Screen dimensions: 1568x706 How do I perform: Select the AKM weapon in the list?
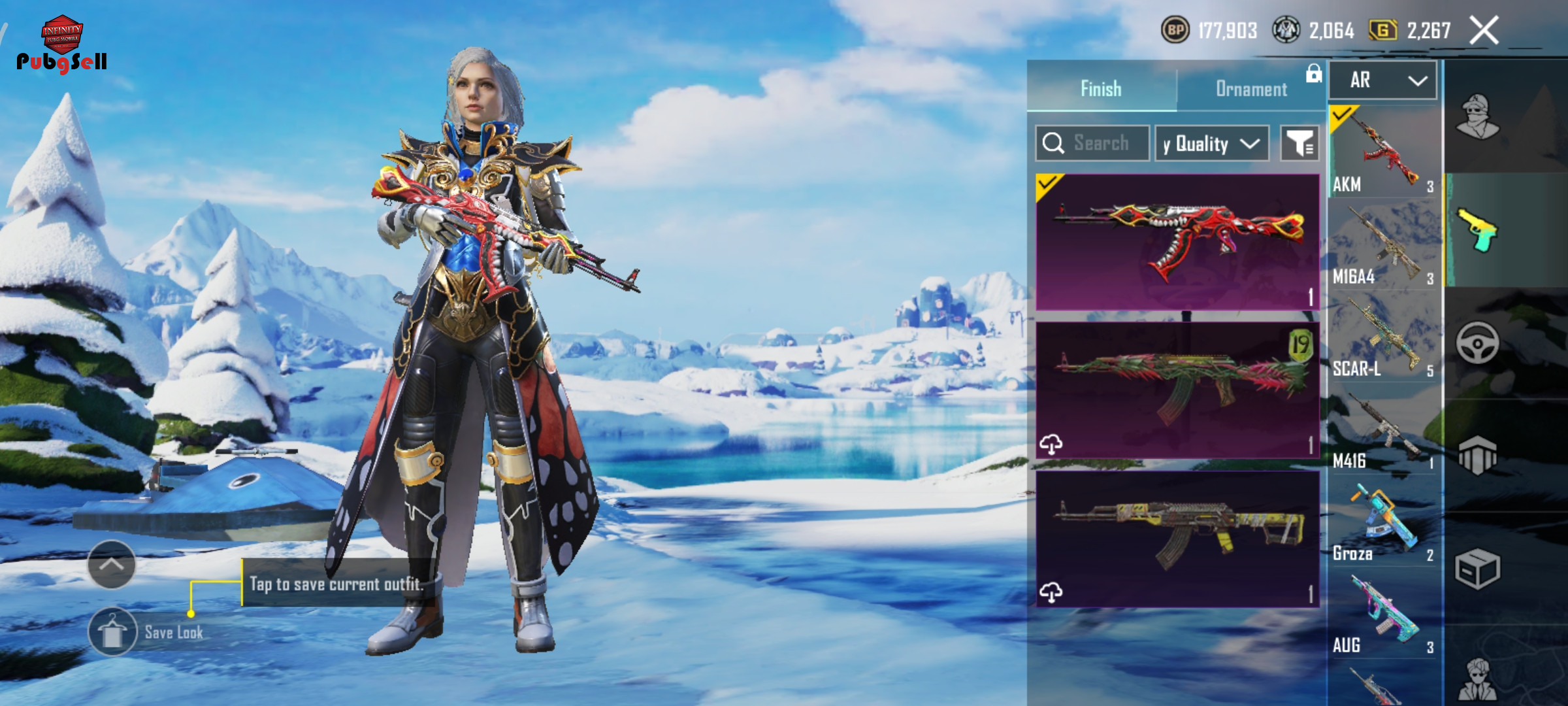point(1384,152)
